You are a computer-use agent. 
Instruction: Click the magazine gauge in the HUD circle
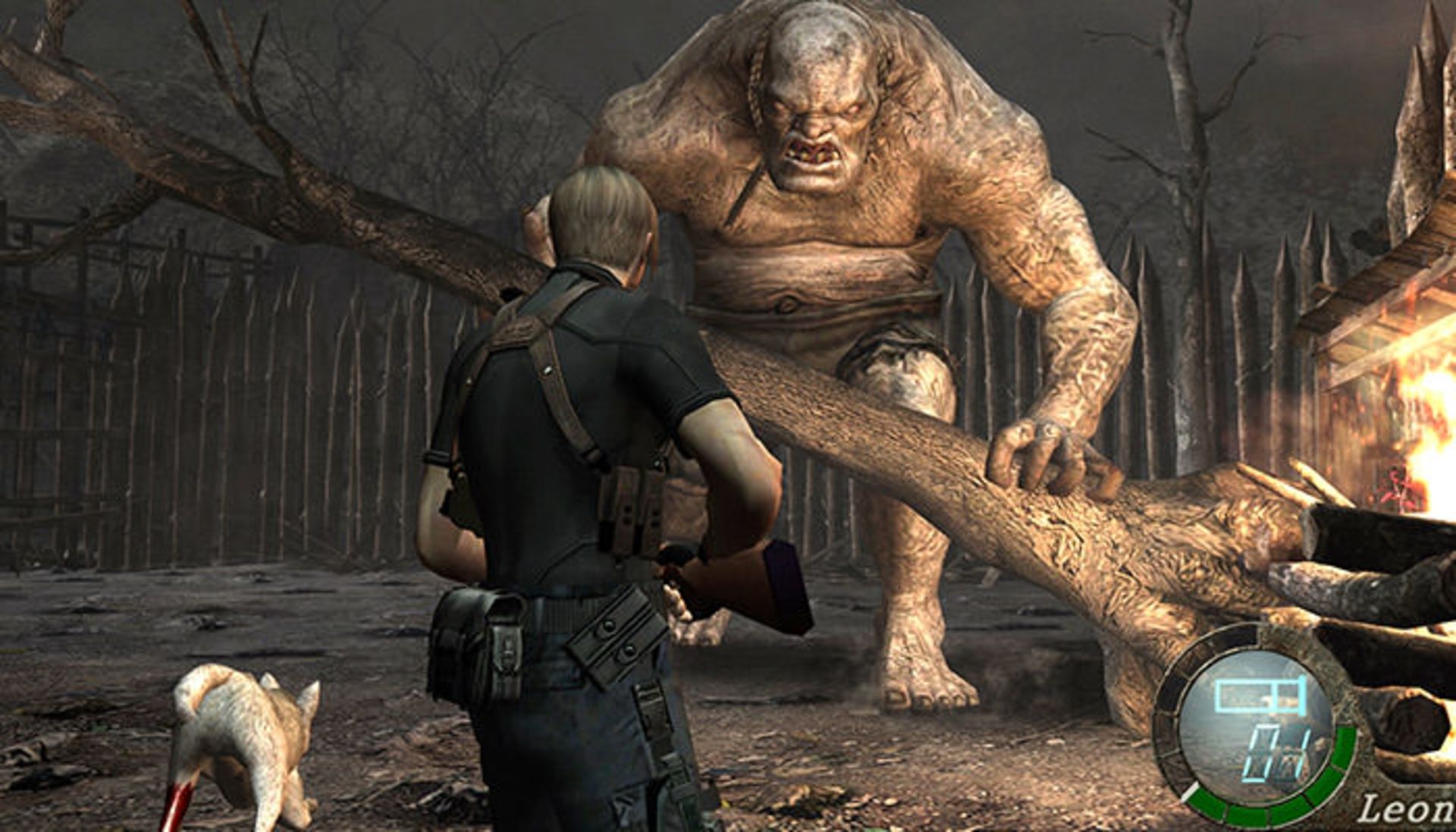[1260, 694]
